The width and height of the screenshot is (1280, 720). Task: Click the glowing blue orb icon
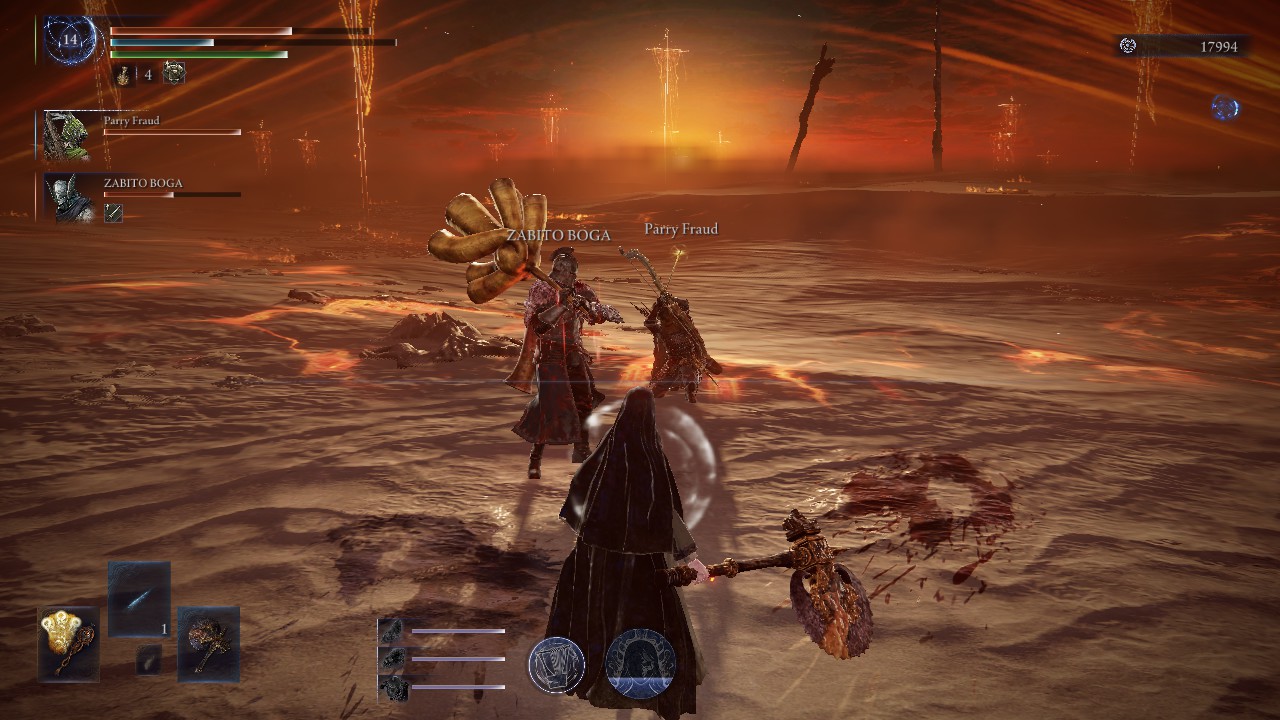pos(1225,107)
